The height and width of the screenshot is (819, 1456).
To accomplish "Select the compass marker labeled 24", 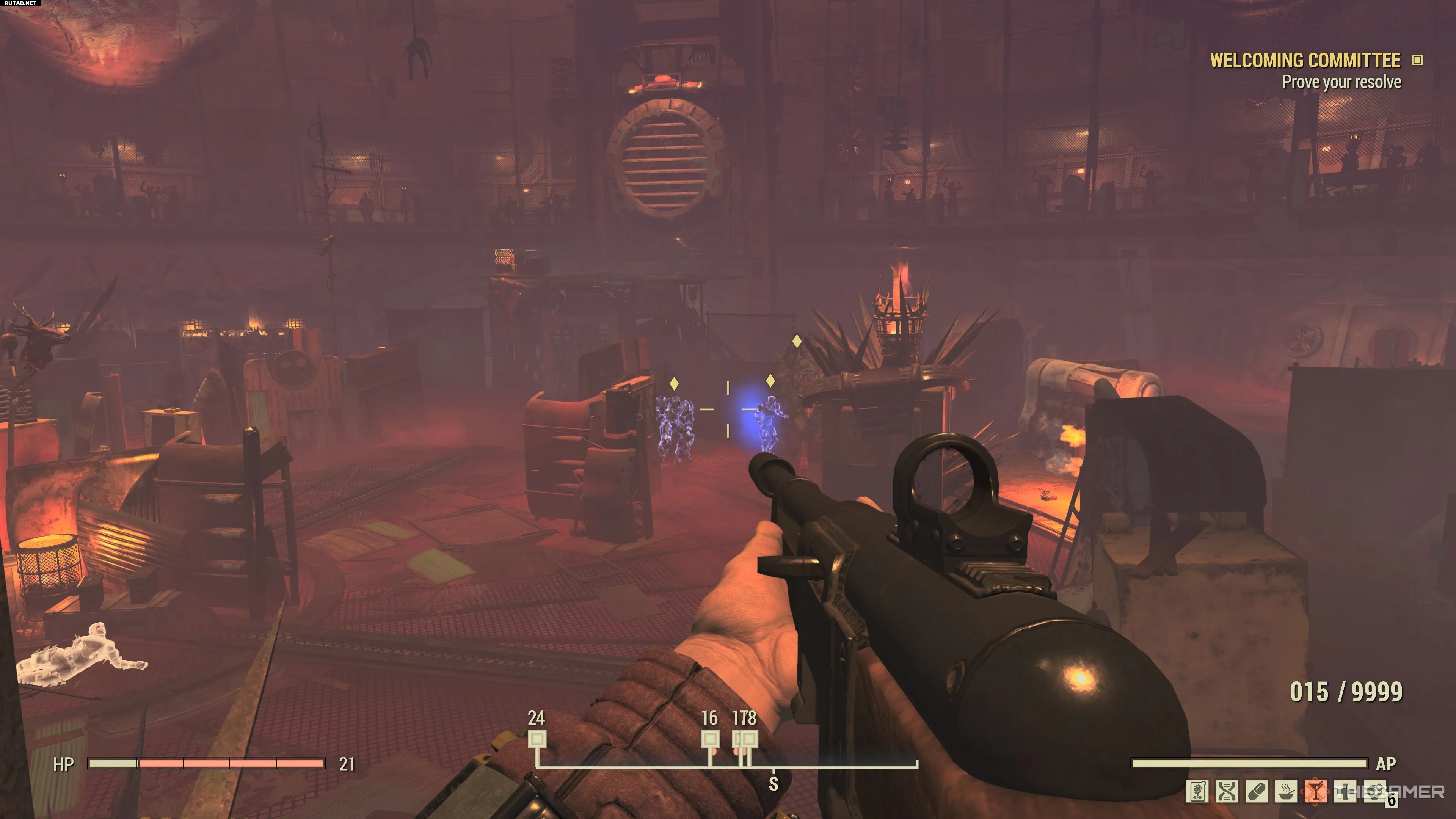I will [537, 739].
